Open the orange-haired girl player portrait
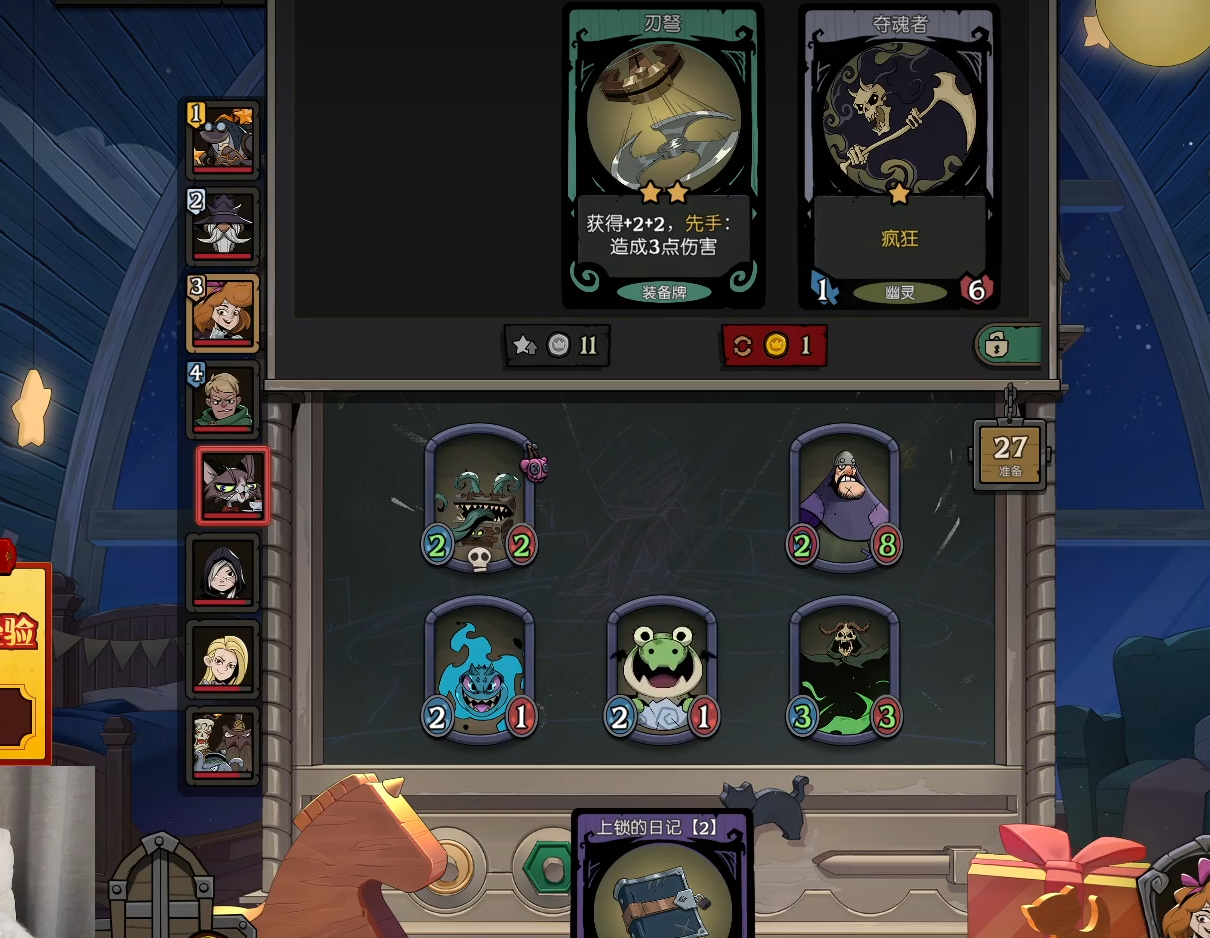This screenshot has height=938, width=1210. coord(224,312)
